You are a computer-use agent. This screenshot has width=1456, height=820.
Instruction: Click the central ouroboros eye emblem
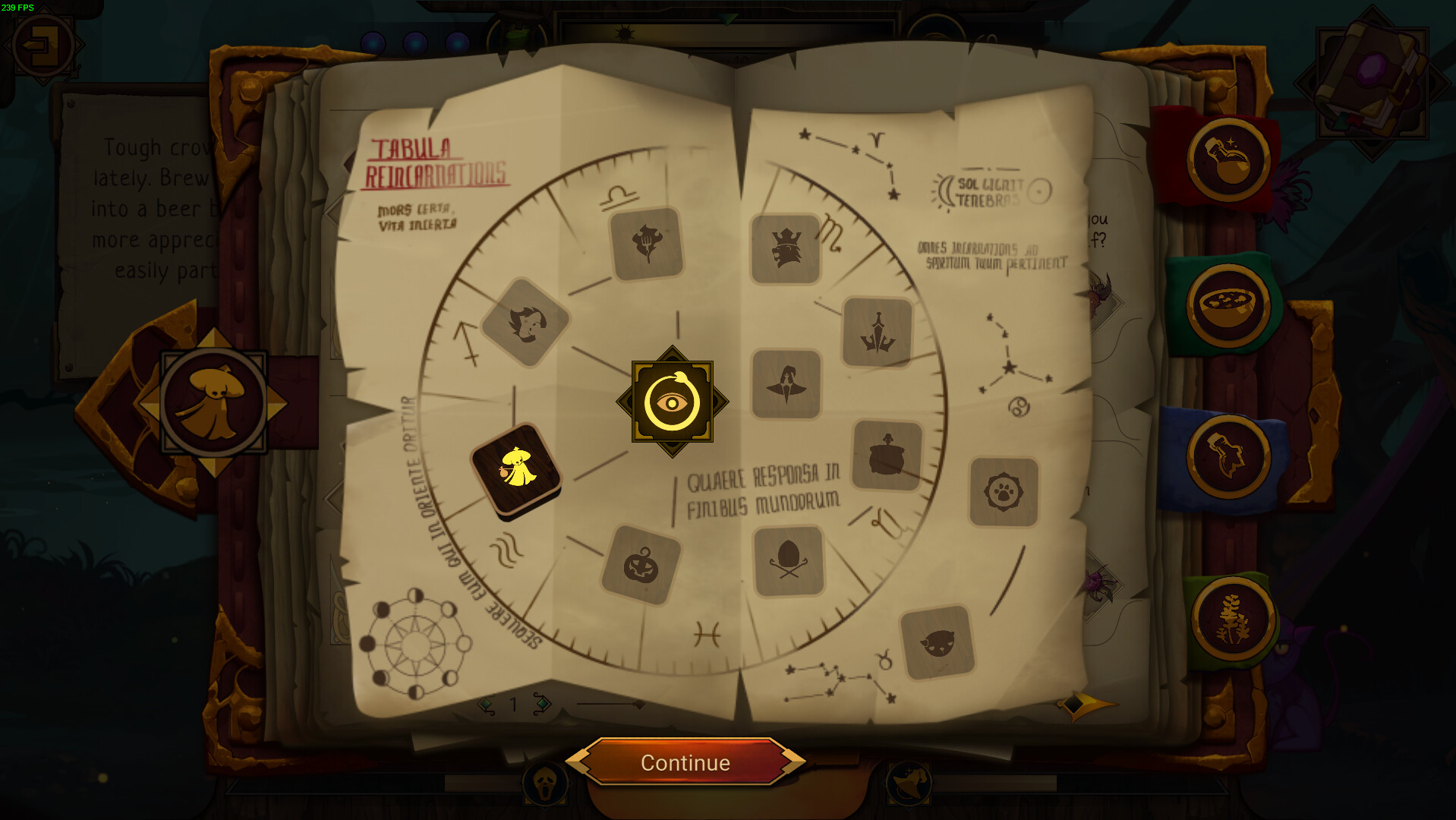coord(671,400)
